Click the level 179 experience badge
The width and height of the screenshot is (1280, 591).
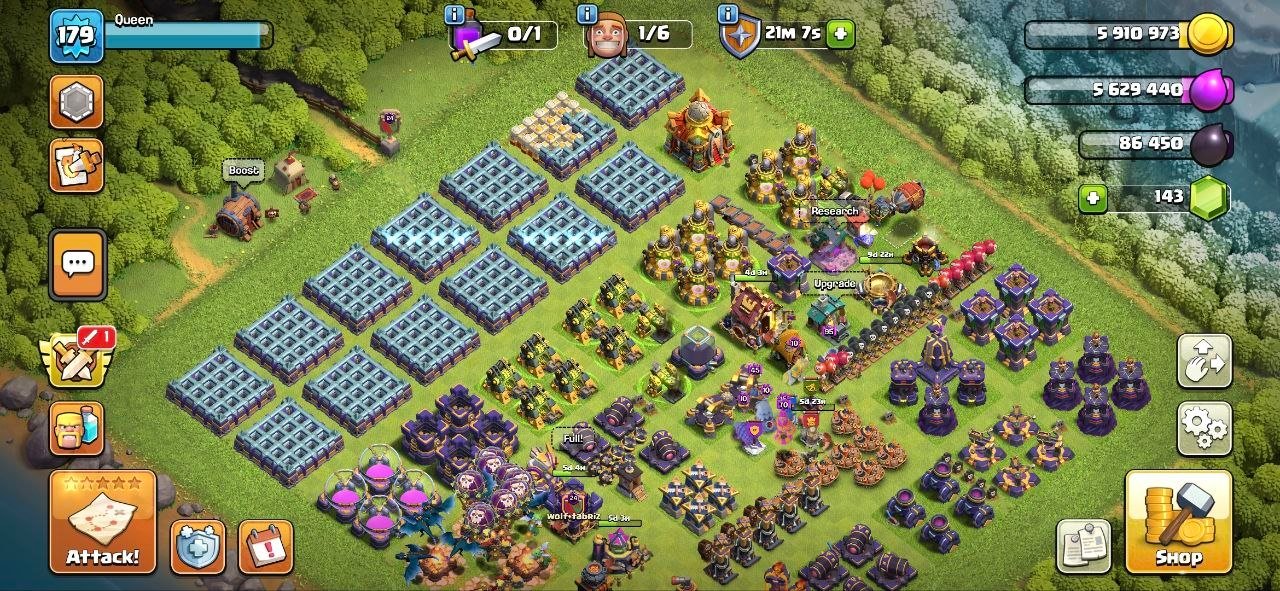pyautogui.click(x=76, y=37)
